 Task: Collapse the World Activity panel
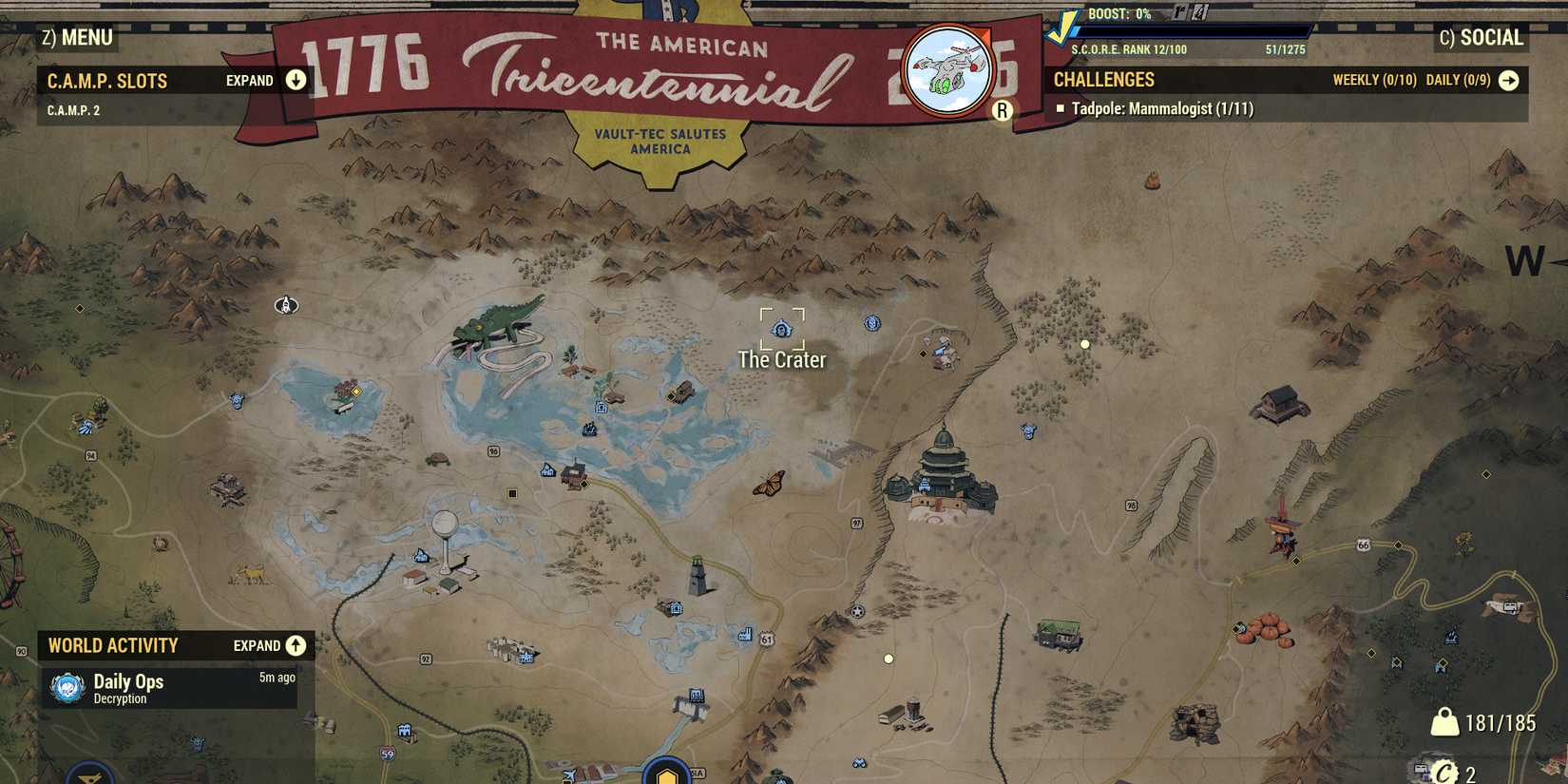click(x=295, y=645)
